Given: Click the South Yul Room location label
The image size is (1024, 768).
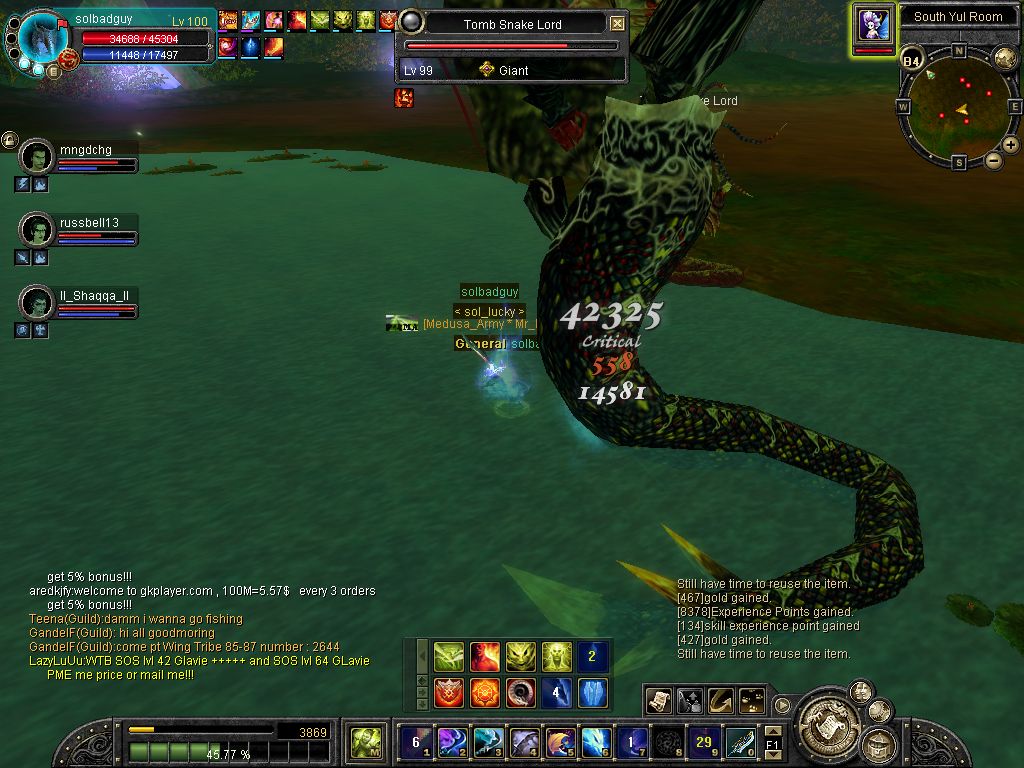Looking at the screenshot, I should (x=957, y=16).
